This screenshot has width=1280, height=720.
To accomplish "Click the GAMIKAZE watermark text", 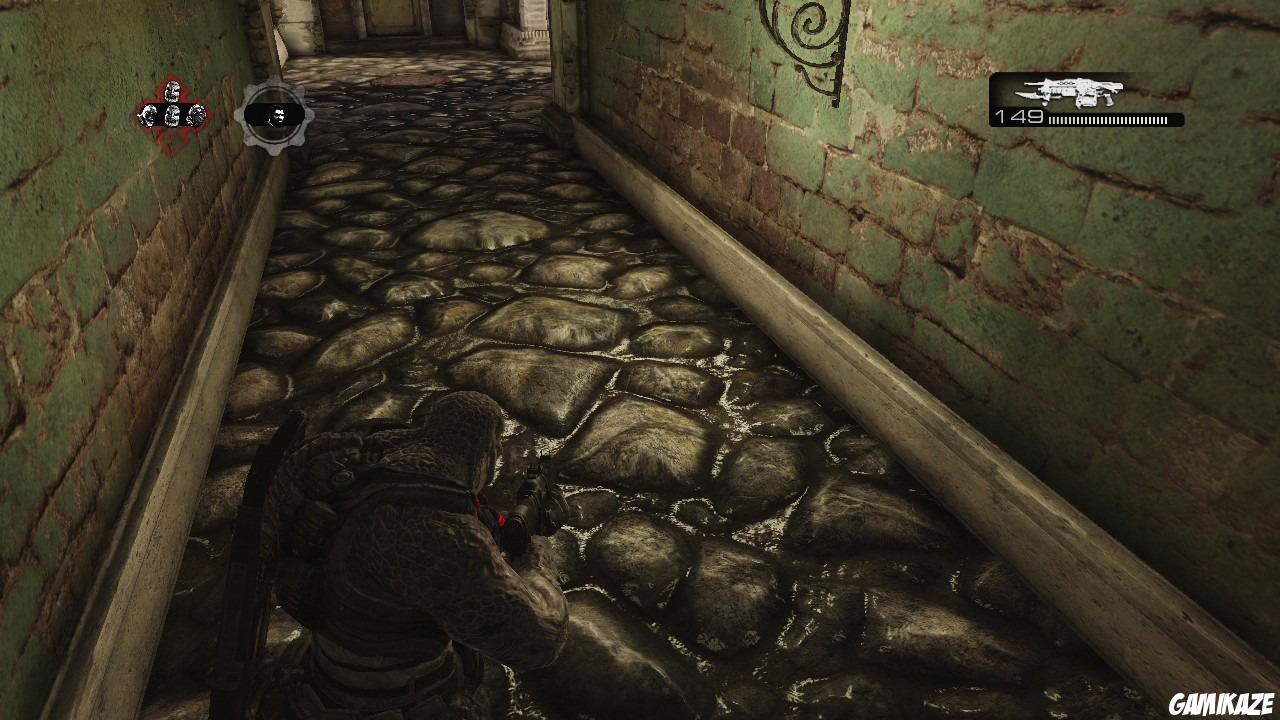I will pyautogui.click(x=1221, y=703).
